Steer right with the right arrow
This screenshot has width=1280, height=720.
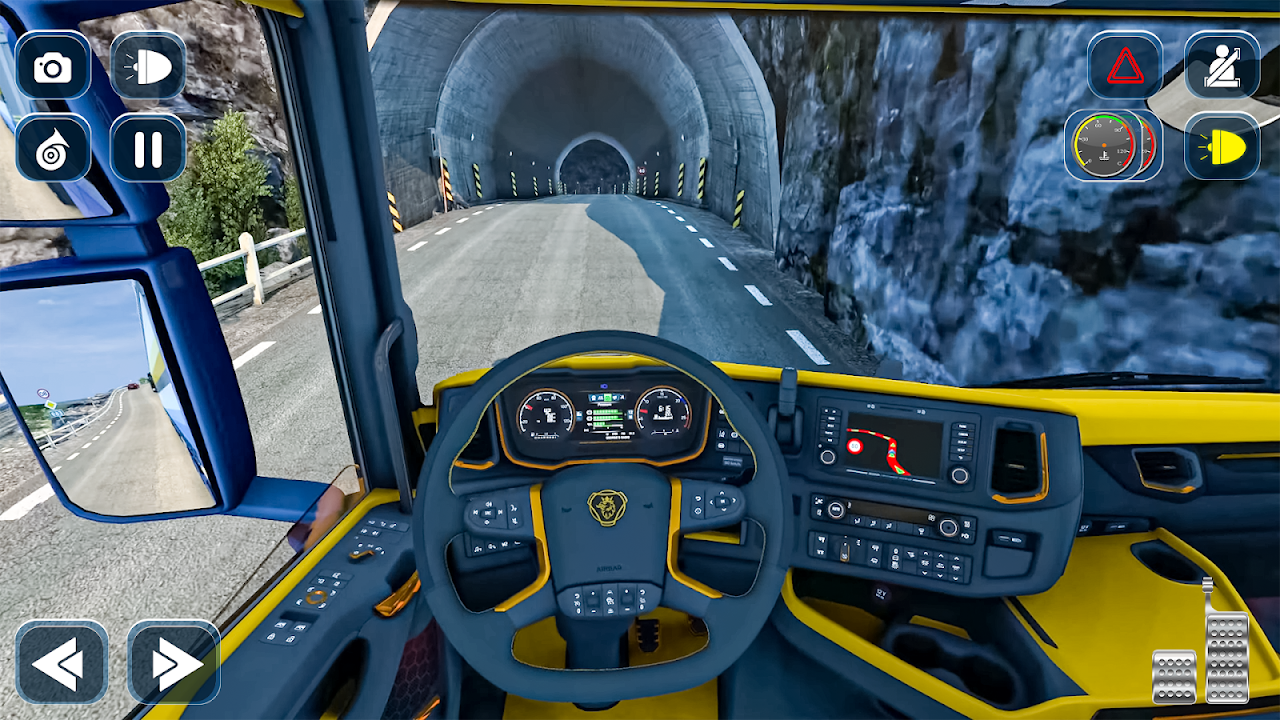pyautogui.click(x=173, y=663)
